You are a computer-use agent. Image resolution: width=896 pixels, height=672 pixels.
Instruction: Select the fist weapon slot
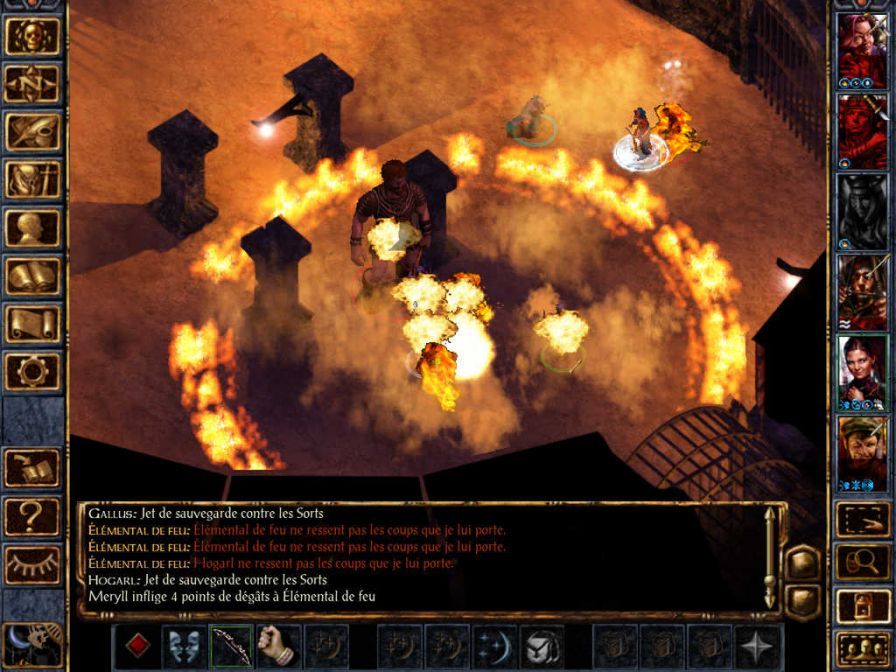coord(280,645)
